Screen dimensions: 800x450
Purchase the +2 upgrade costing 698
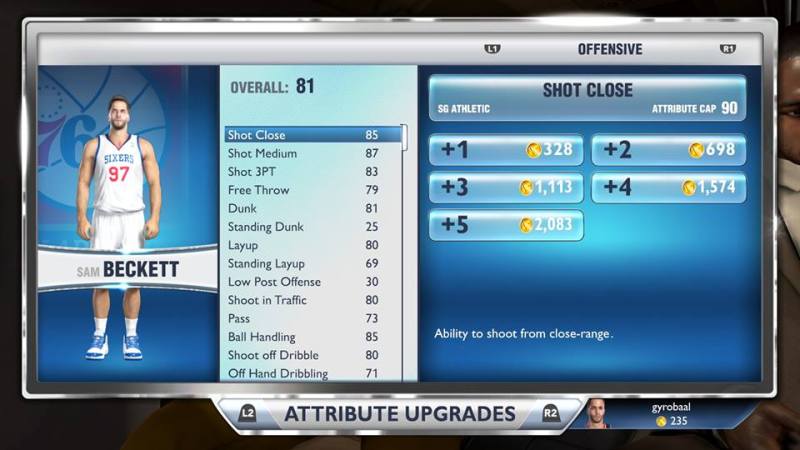(x=668, y=150)
